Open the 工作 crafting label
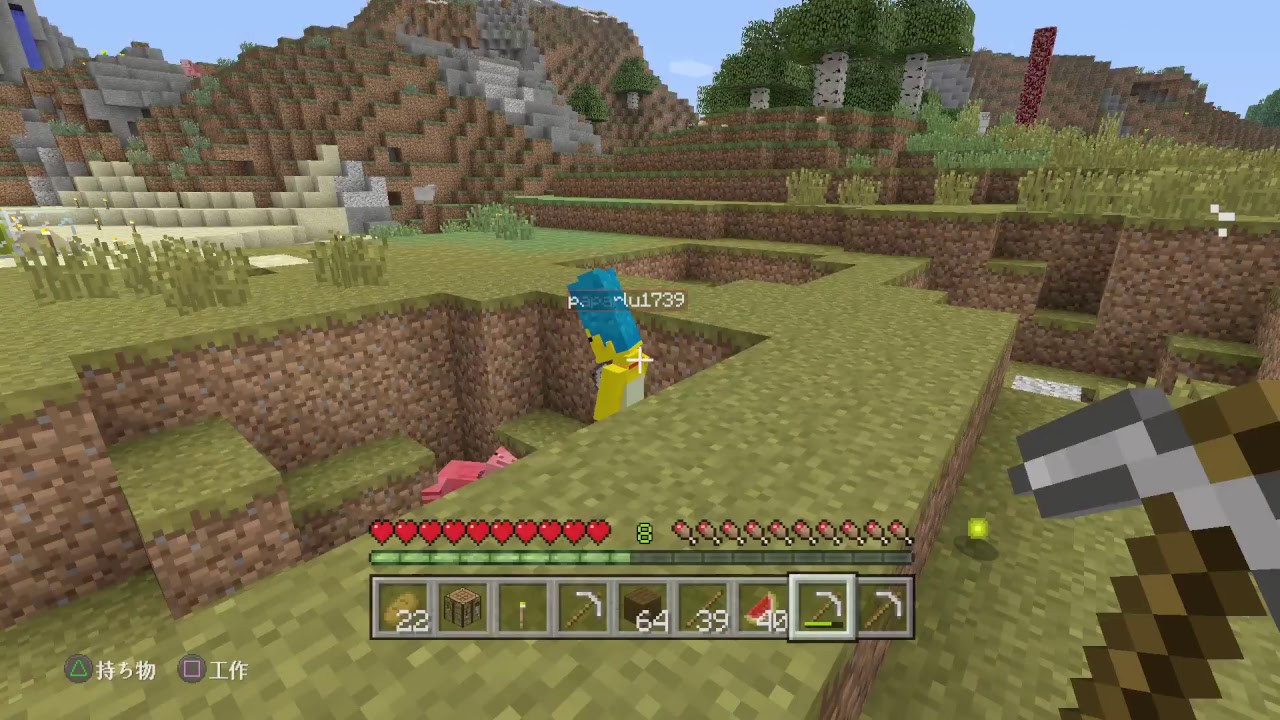1280x720 pixels. (229, 671)
